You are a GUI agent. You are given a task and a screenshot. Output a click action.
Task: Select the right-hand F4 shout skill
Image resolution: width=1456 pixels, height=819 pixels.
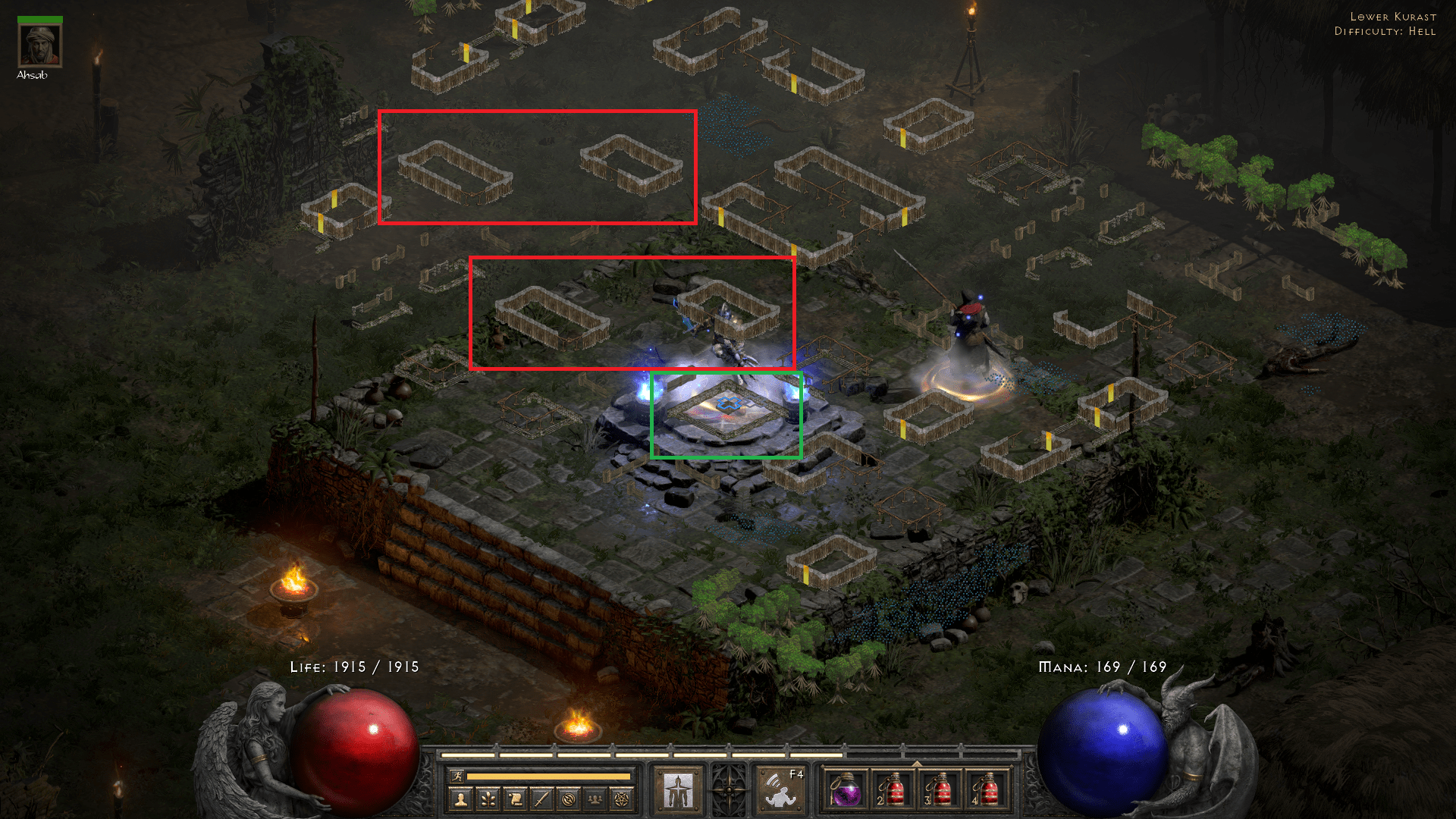[780, 790]
